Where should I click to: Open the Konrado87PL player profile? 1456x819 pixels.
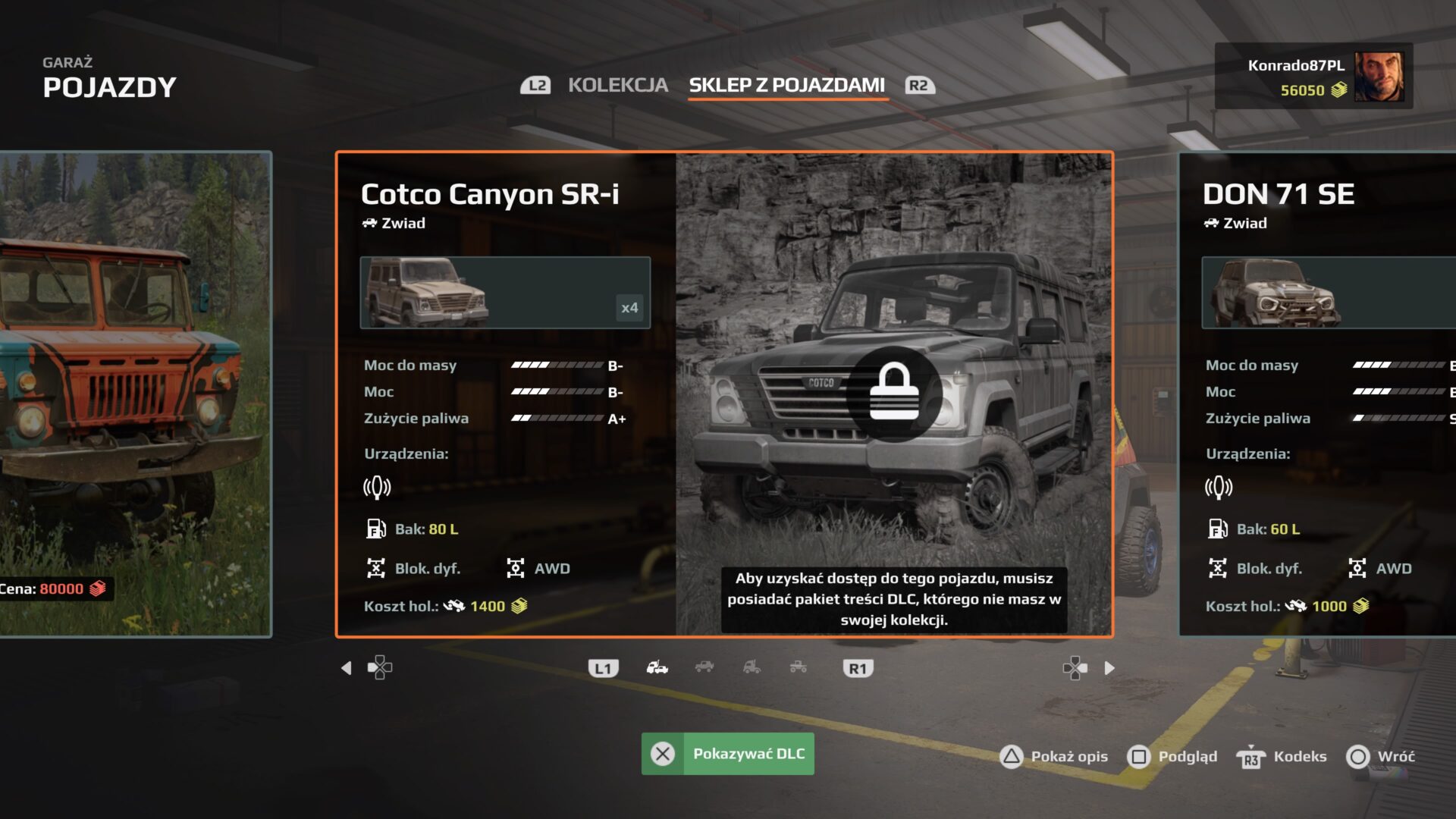1313,76
